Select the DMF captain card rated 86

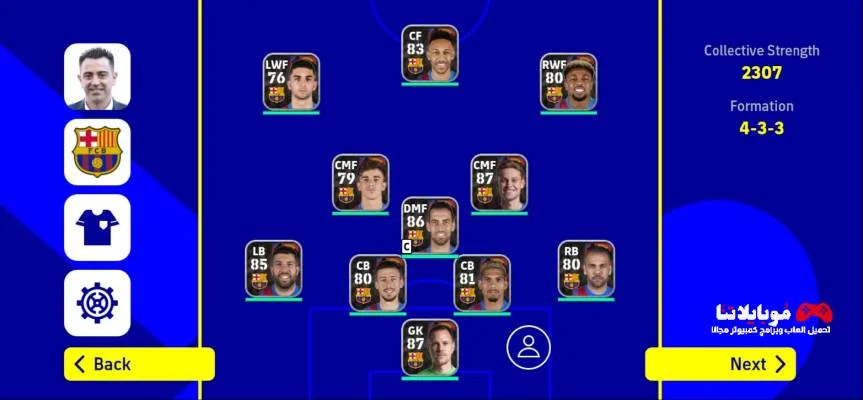coord(430,225)
